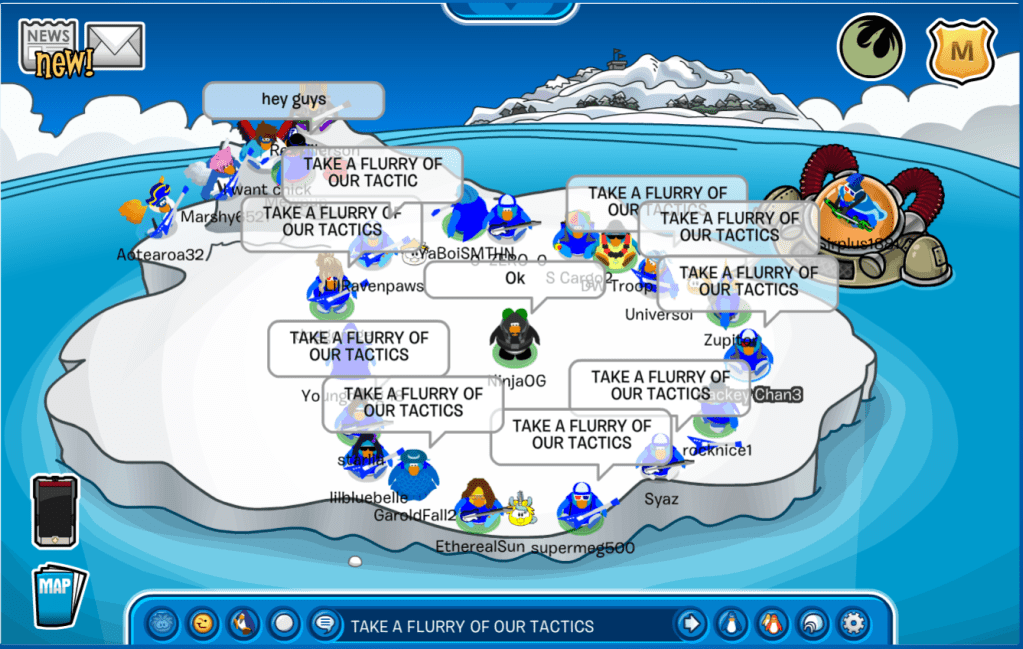Click the gold moderator M shield
This screenshot has width=1023, height=649.
pos(960,48)
